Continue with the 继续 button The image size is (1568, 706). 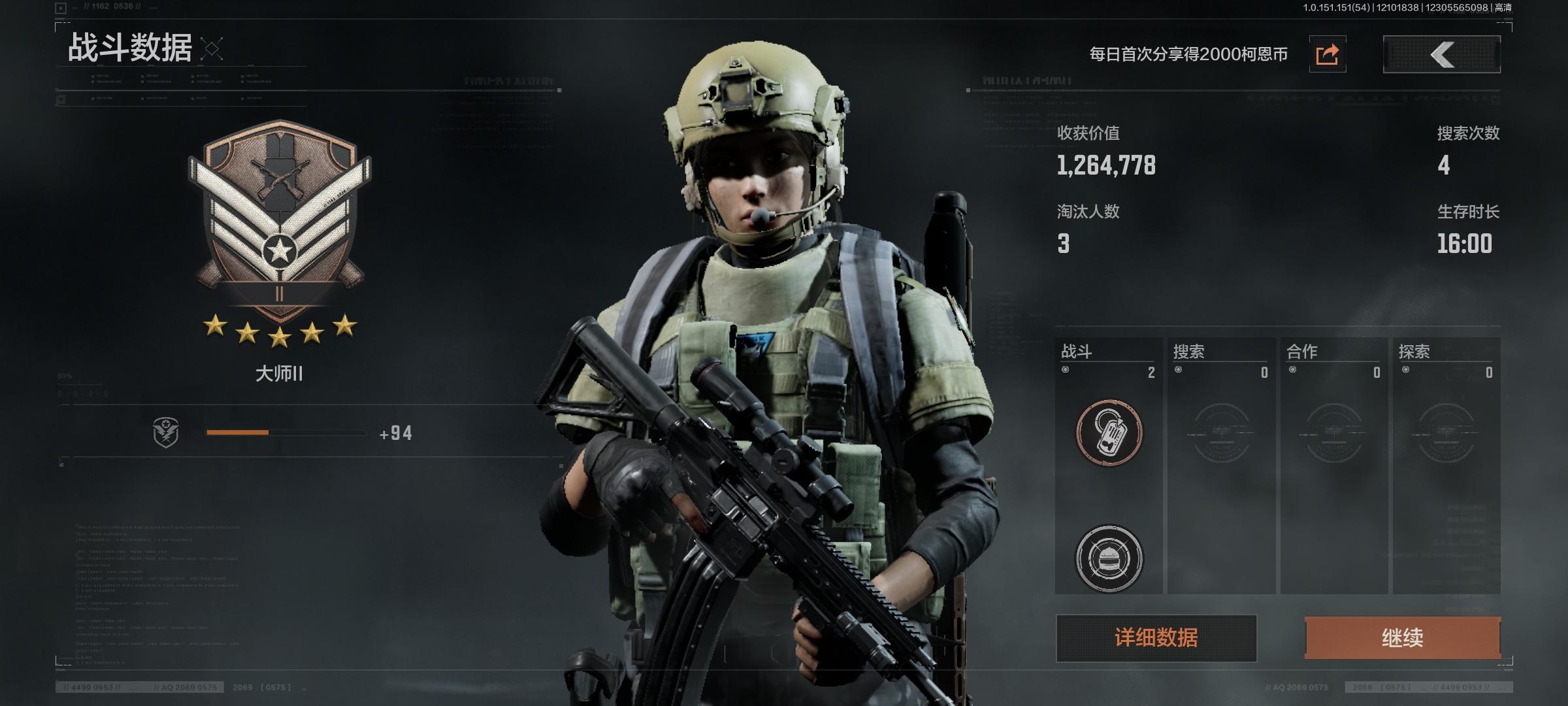point(1402,637)
